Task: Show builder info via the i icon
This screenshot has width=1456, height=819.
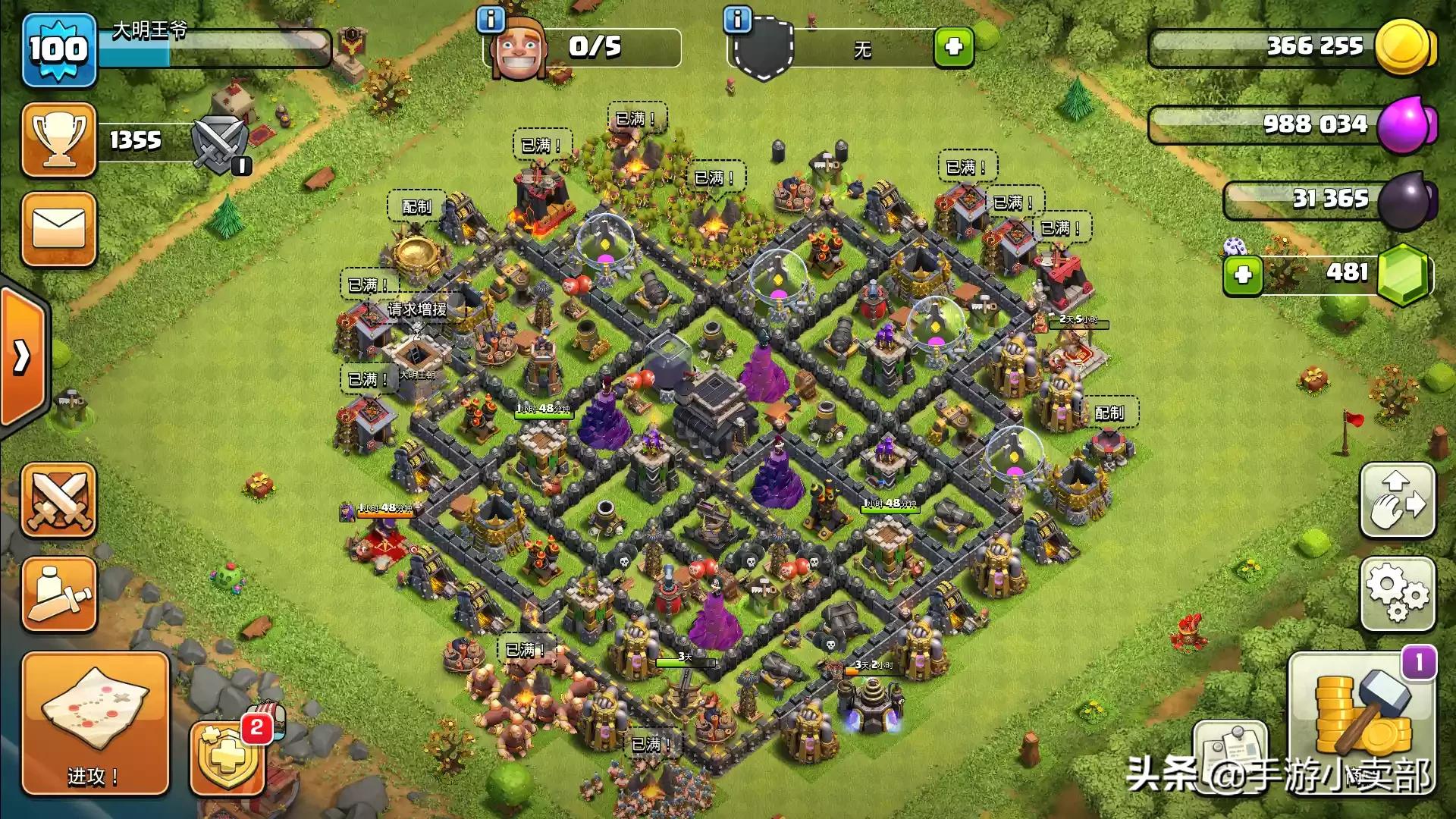Action: (491, 20)
